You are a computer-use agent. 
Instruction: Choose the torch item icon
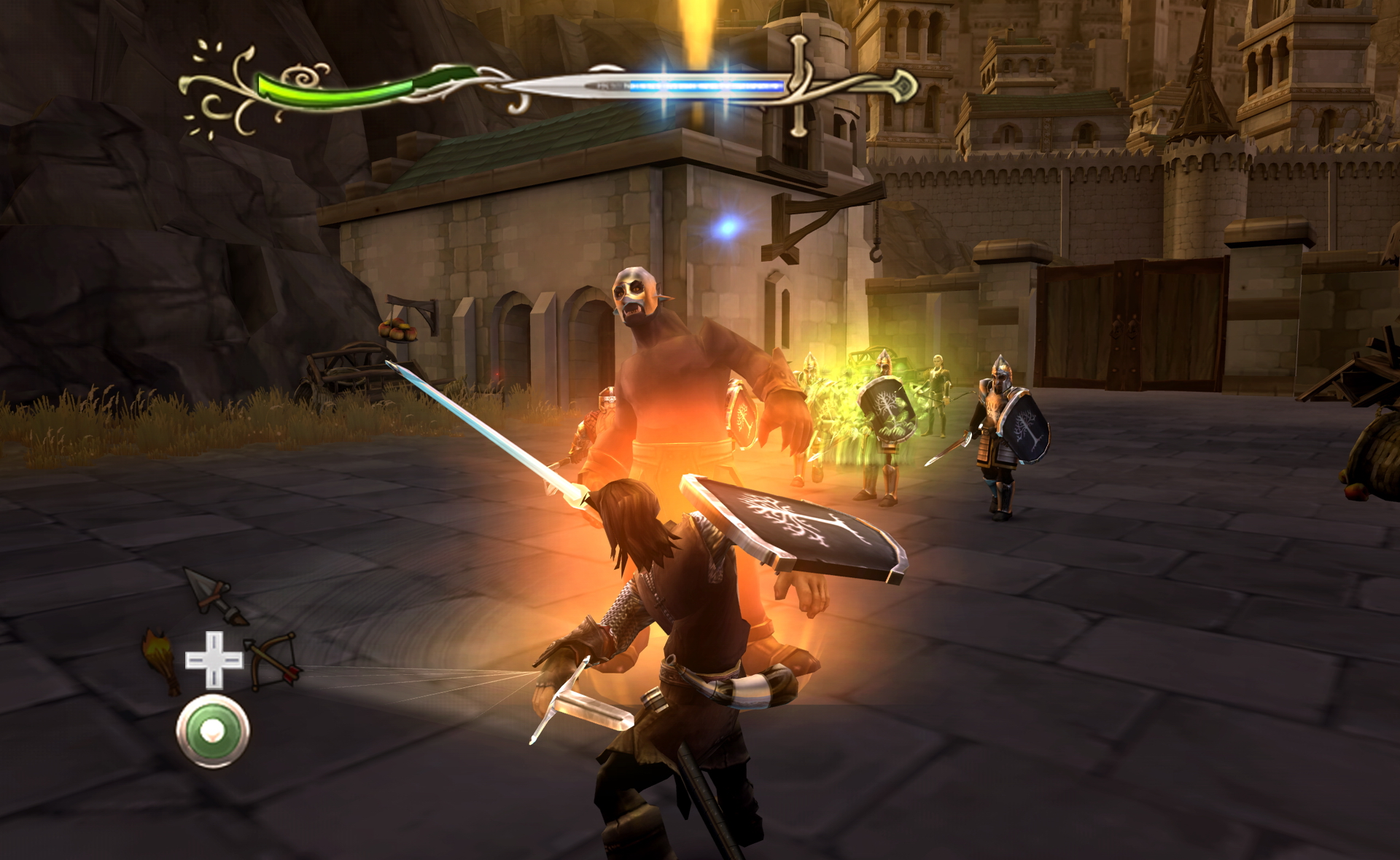[163, 660]
